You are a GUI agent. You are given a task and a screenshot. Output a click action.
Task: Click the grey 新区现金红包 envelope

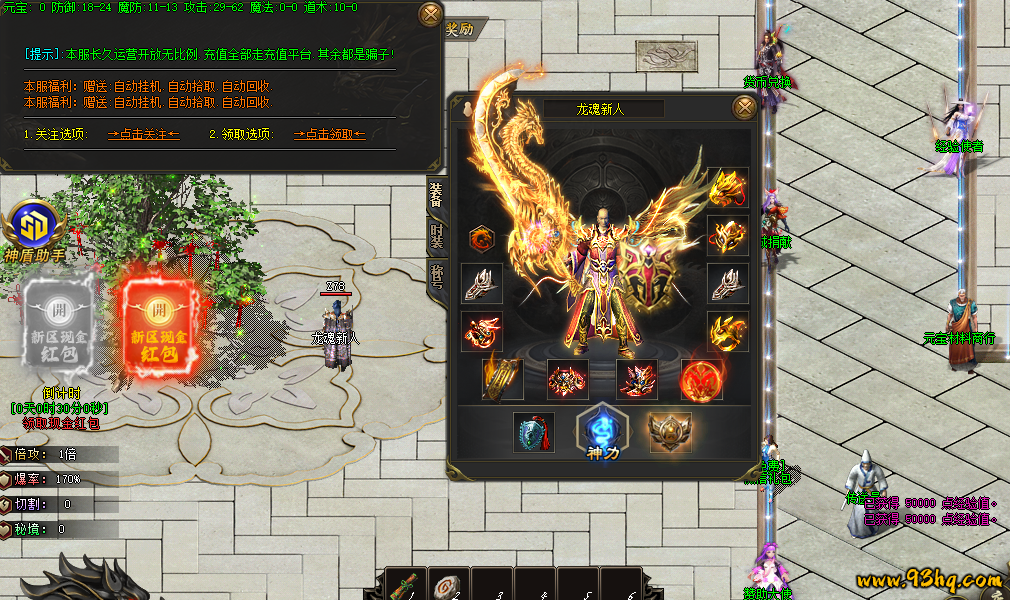pyautogui.click(x=57, y=321)
